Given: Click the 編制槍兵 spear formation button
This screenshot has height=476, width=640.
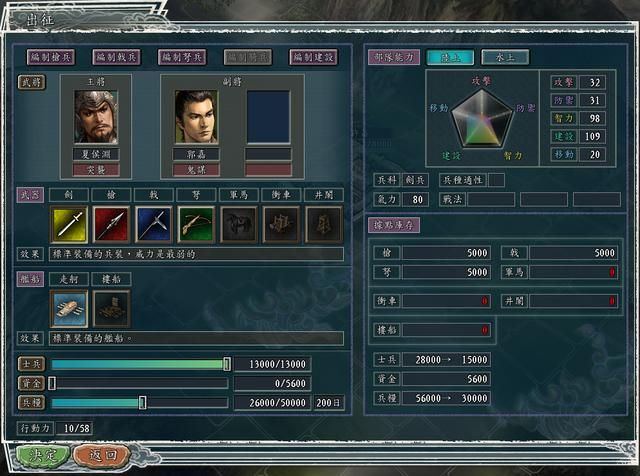Looking at the screenshot, I should 53,58.
